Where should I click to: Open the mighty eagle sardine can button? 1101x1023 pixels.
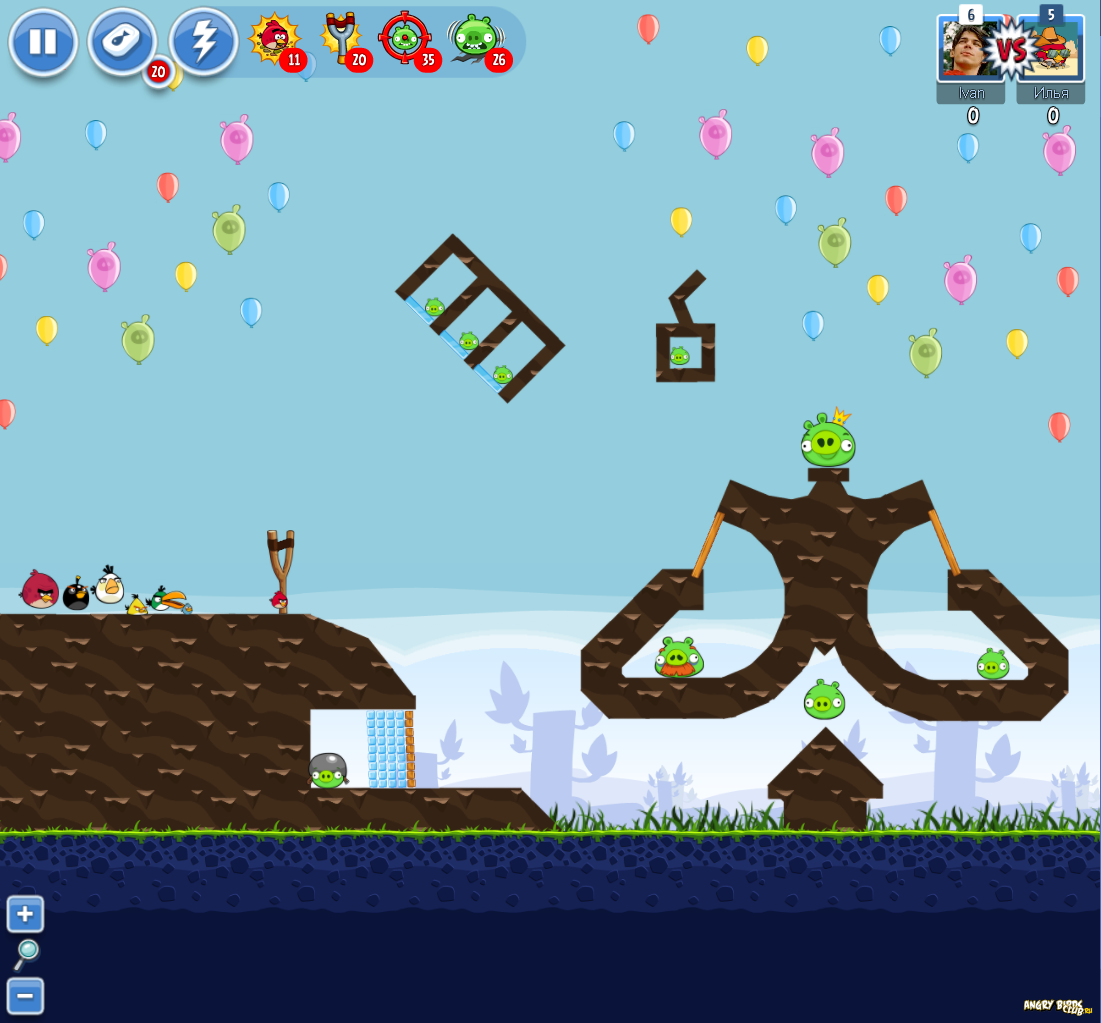pyautogui.click(x=122, y=43)
